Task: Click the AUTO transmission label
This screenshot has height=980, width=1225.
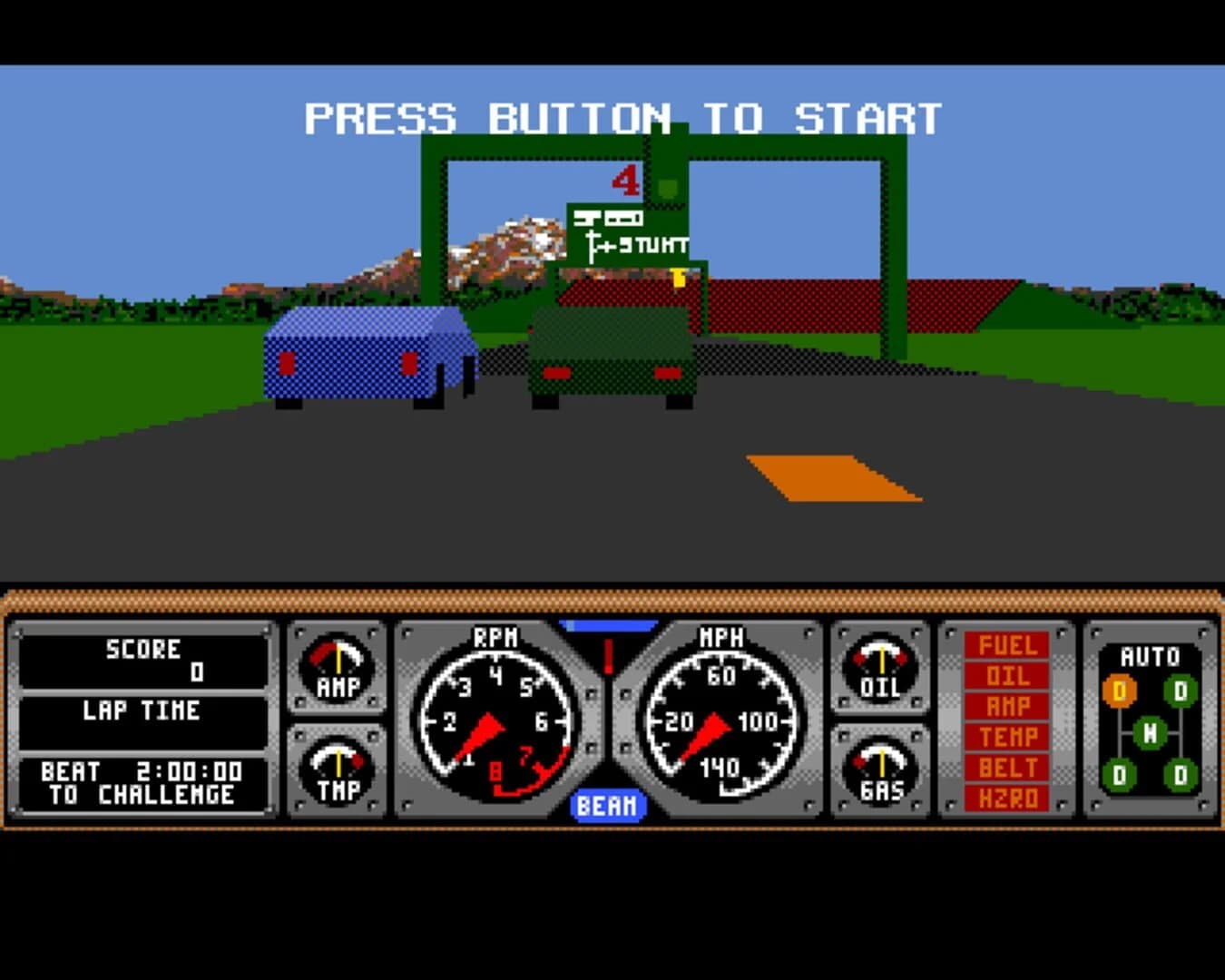Action: point(1150,653)
